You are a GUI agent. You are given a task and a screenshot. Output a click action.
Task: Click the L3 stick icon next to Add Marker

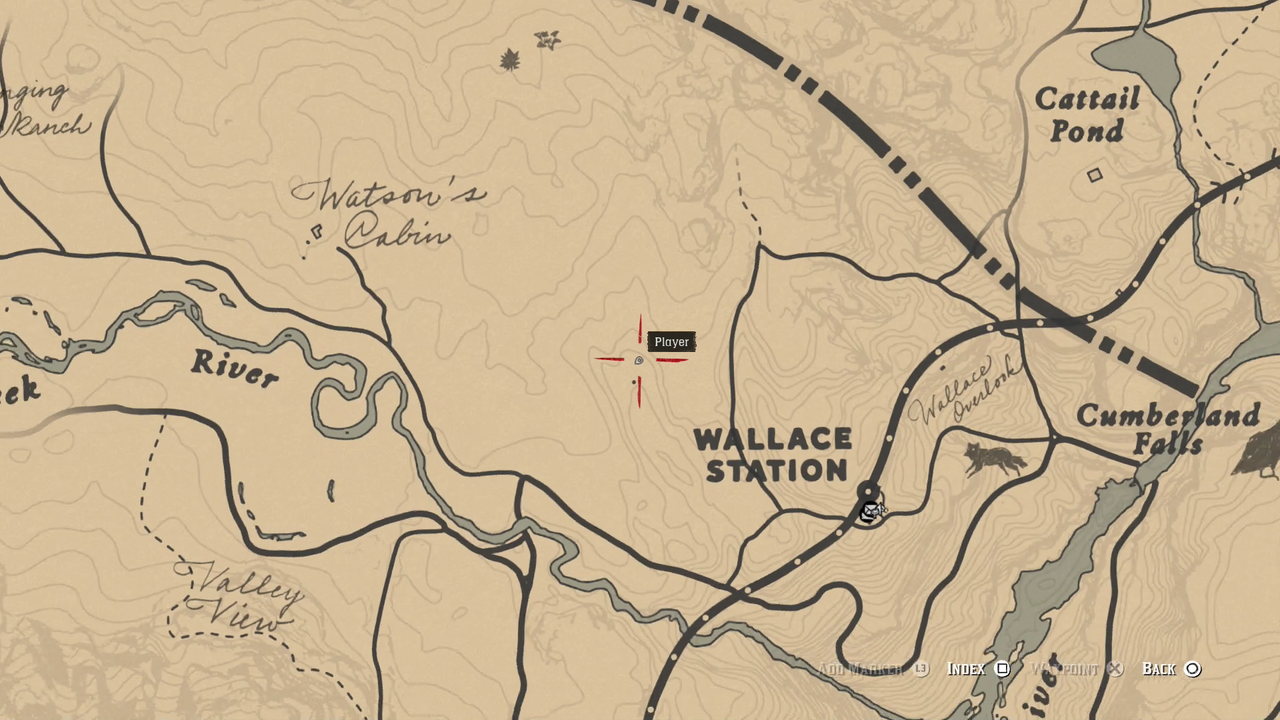click(x=921, y=668)
